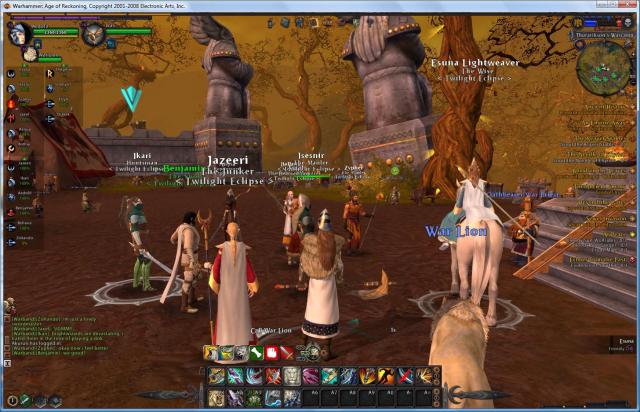Trigger the golden burst ability icon
640x412 pixels.
tap(426, 376)
